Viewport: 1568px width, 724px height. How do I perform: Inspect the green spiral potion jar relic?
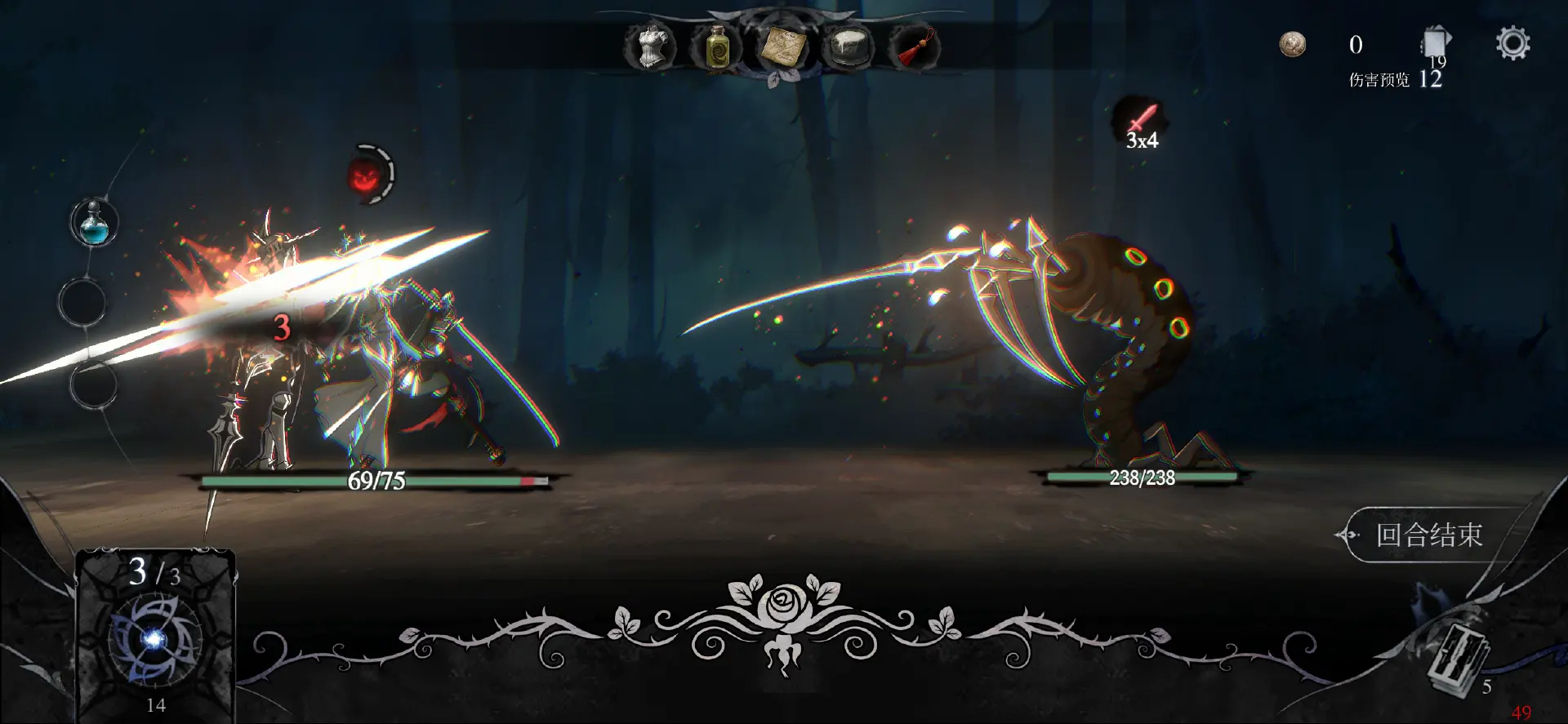point(716,47)
